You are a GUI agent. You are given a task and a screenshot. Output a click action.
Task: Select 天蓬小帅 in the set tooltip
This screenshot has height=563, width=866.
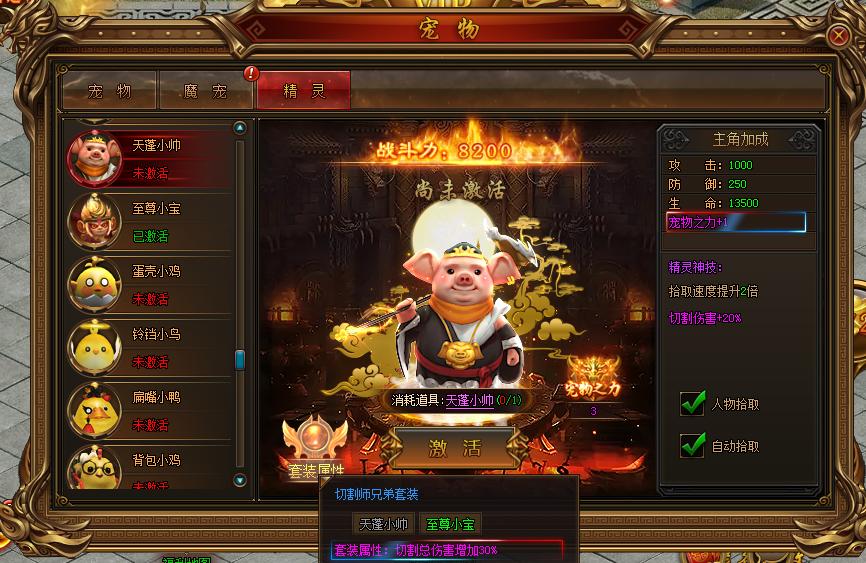click(x=384, y=523)
